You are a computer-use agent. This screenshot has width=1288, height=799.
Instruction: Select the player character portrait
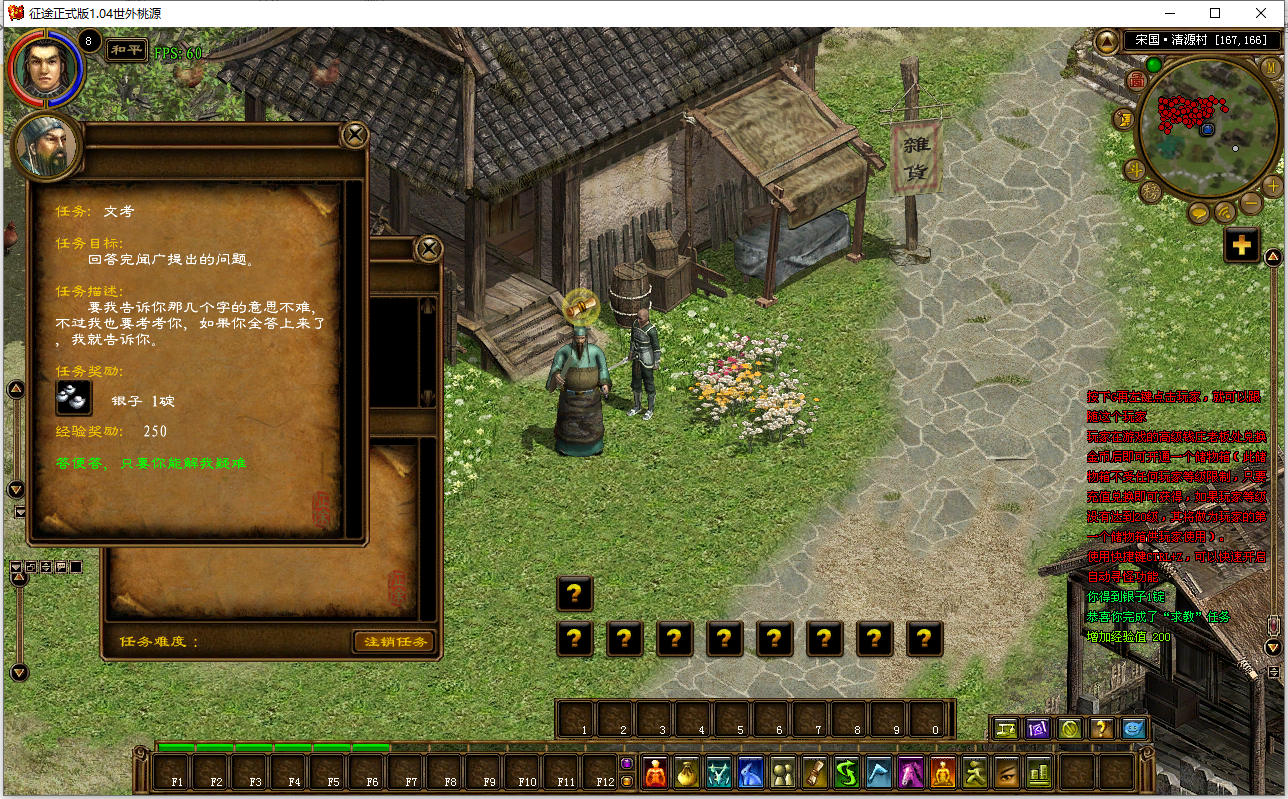[x=45, y=68]
